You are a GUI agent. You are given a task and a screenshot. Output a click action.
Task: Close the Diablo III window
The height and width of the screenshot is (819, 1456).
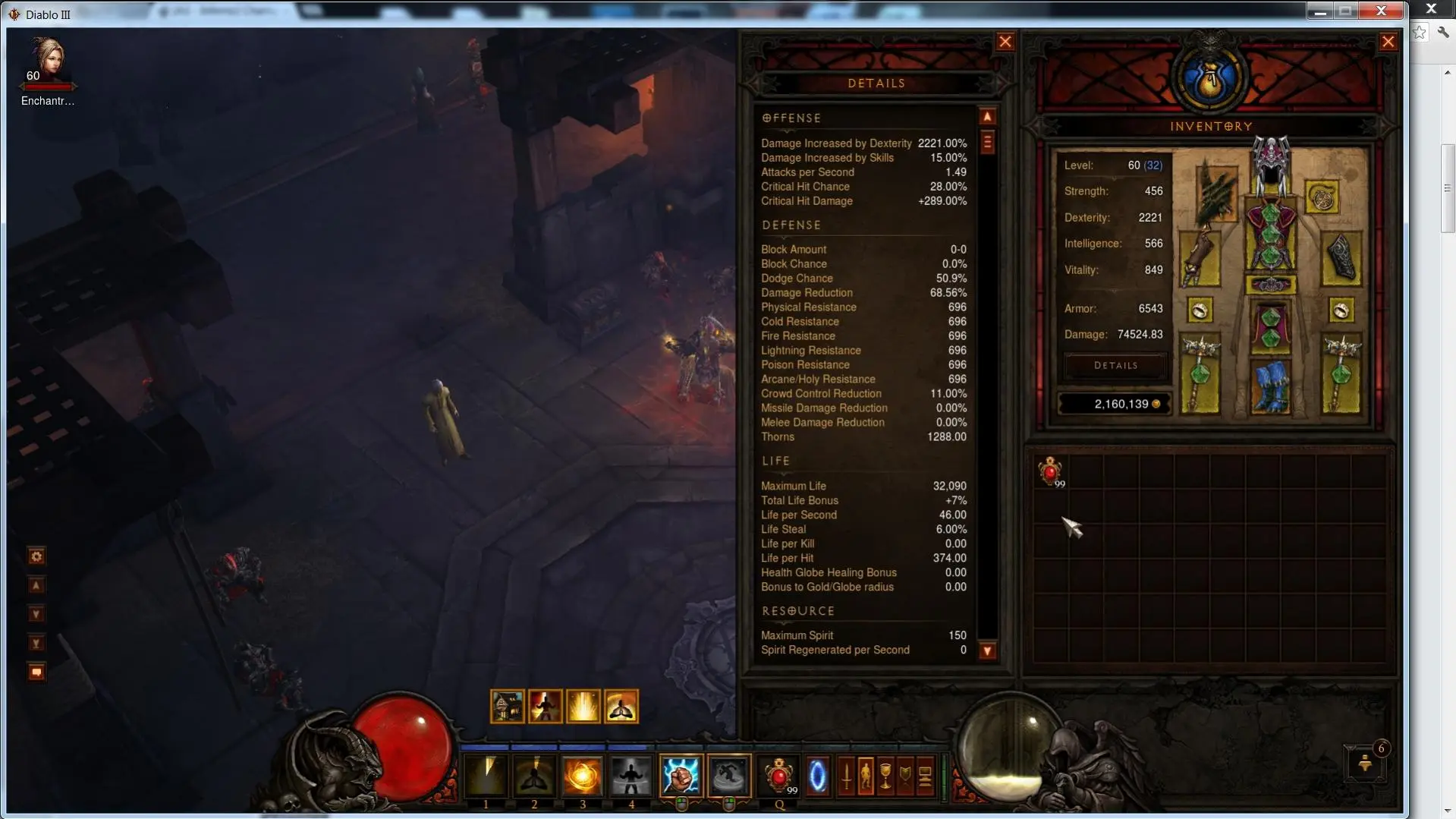pyautogui.click(x=1382, y=11)
